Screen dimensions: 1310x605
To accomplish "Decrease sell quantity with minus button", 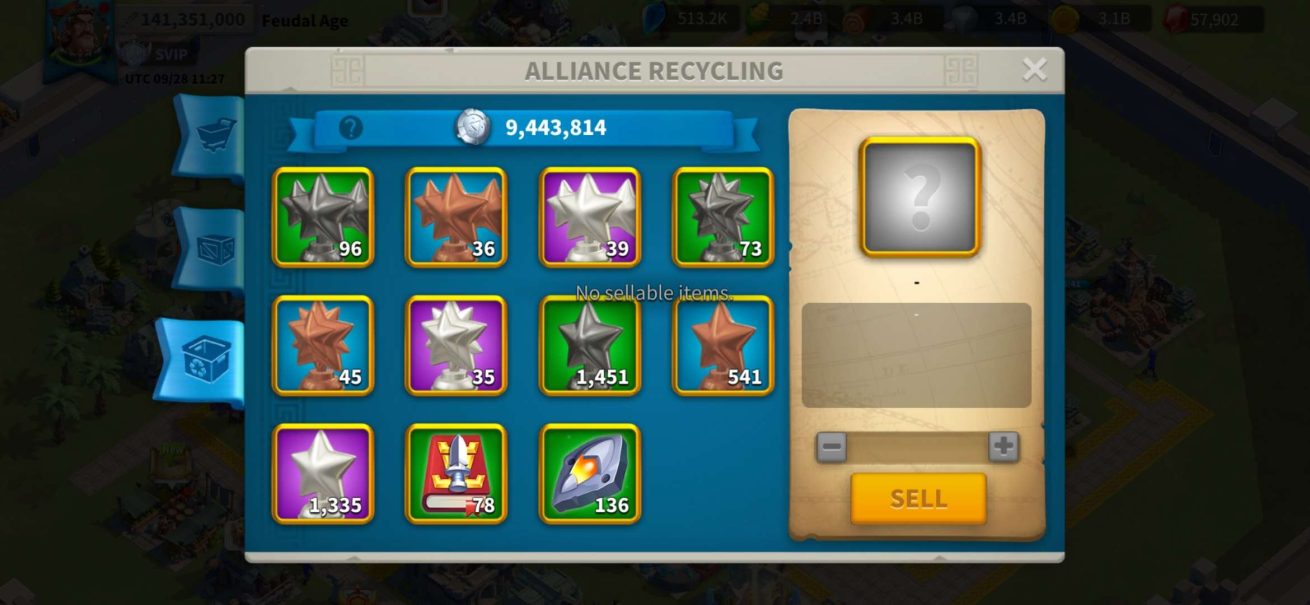I will pos(831,446).
